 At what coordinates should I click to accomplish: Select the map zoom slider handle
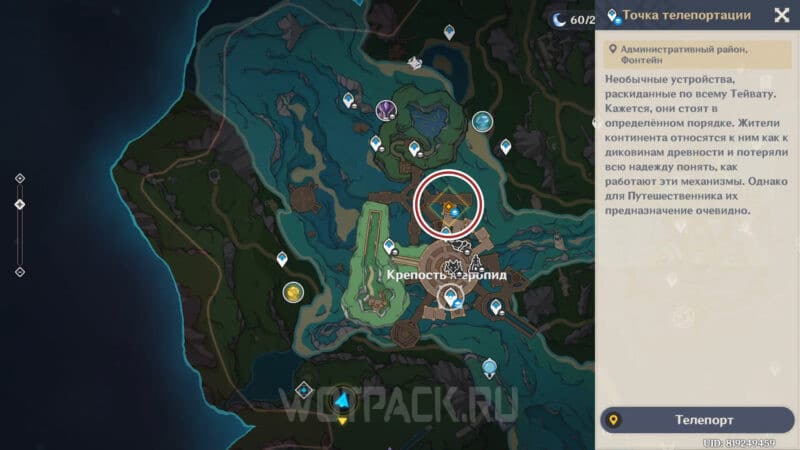(20, 204)
